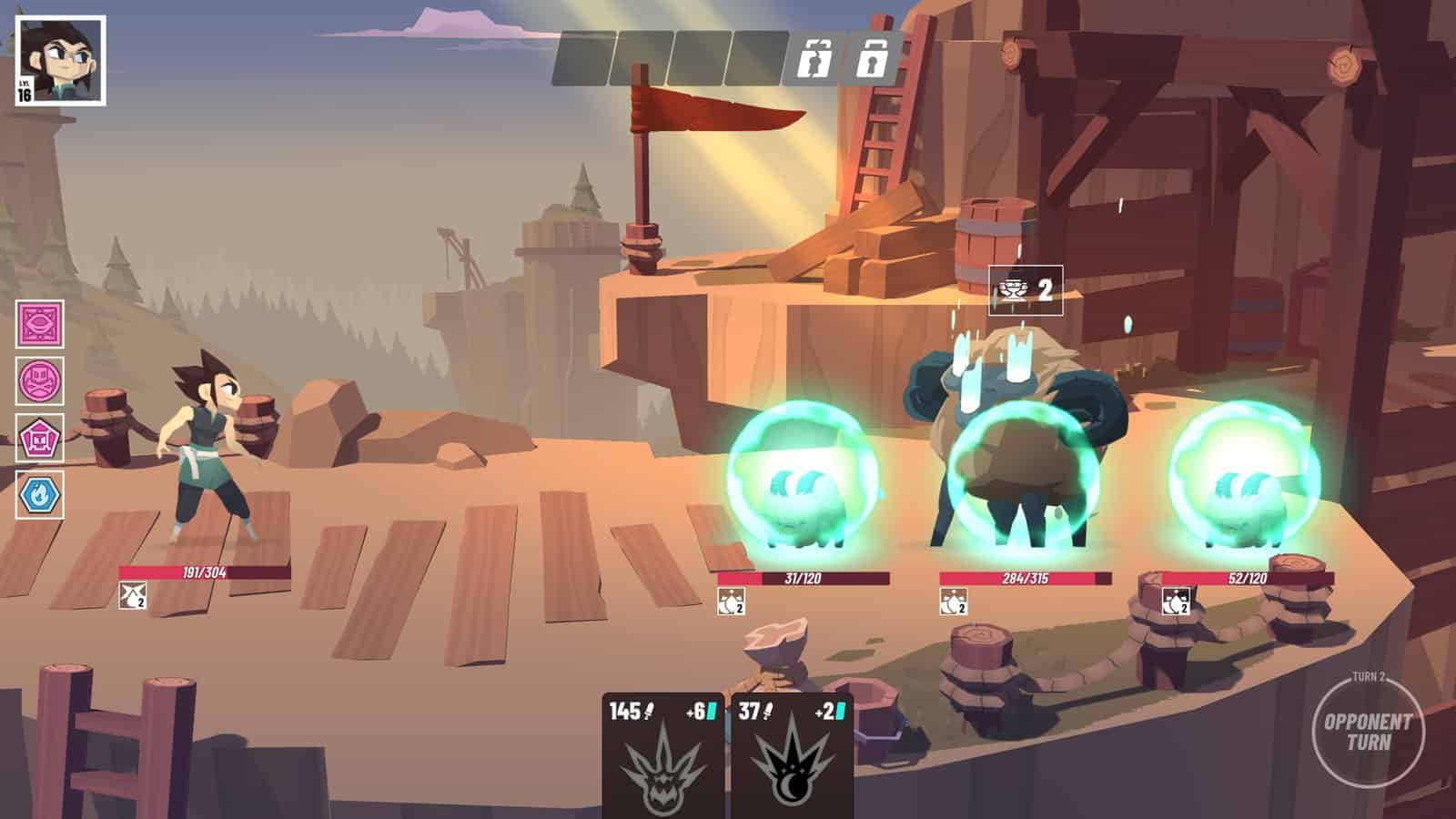This screenshot has height=819, width=1456.
Task: Pick the 37 damage crescent moon card
Action: 792,755
